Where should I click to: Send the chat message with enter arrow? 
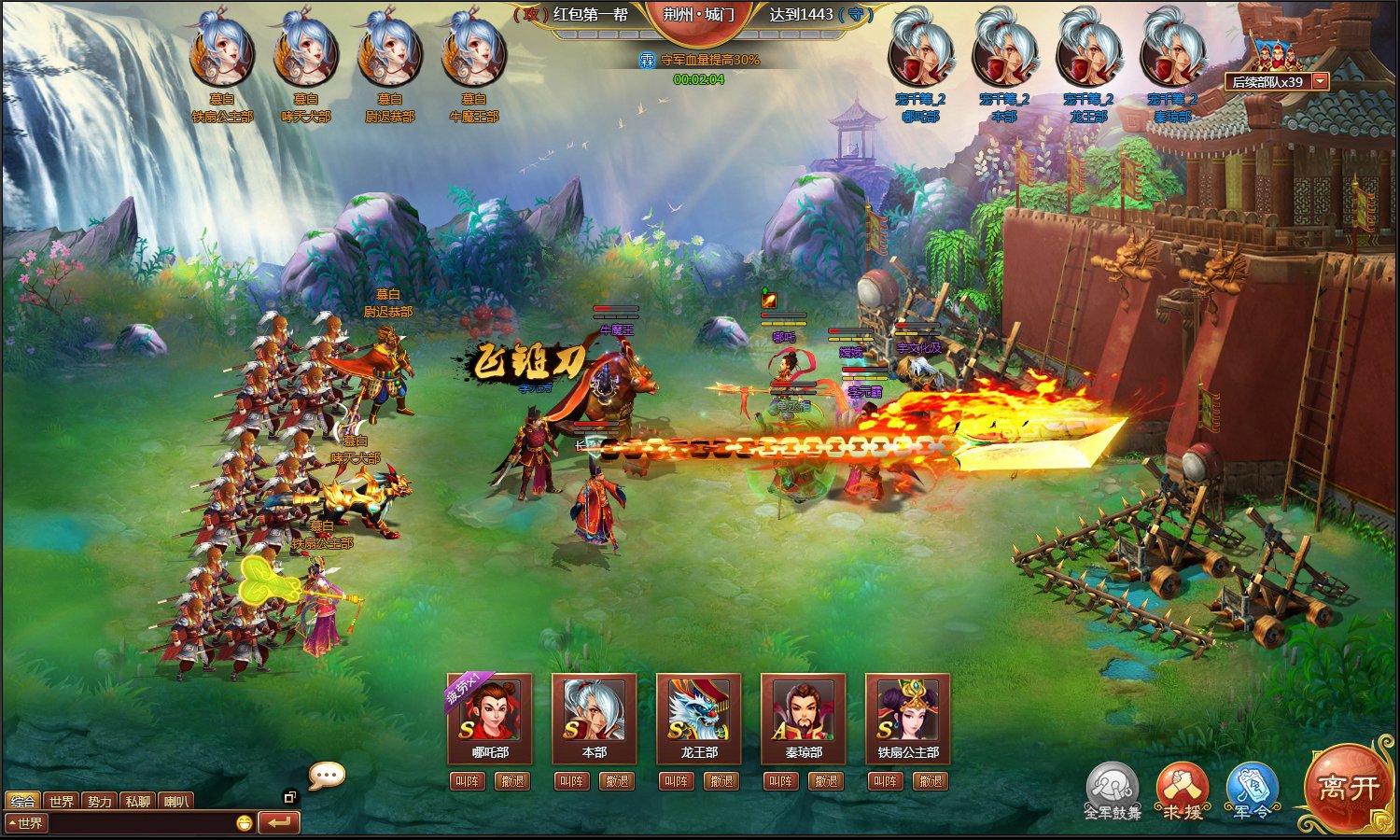[278, 822]
